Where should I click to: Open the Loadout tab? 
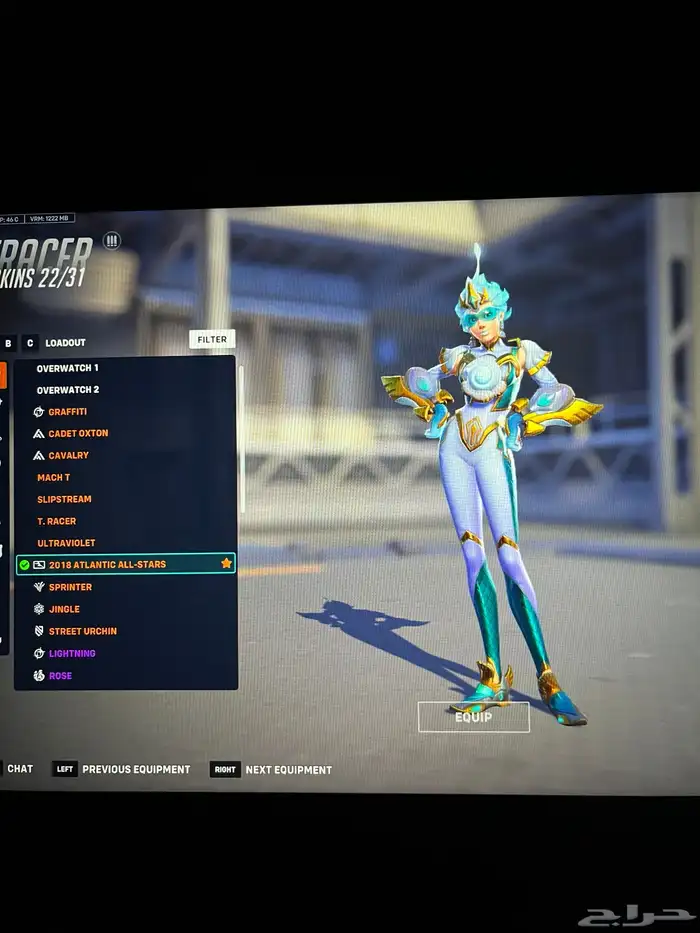[x=65, y=343]
